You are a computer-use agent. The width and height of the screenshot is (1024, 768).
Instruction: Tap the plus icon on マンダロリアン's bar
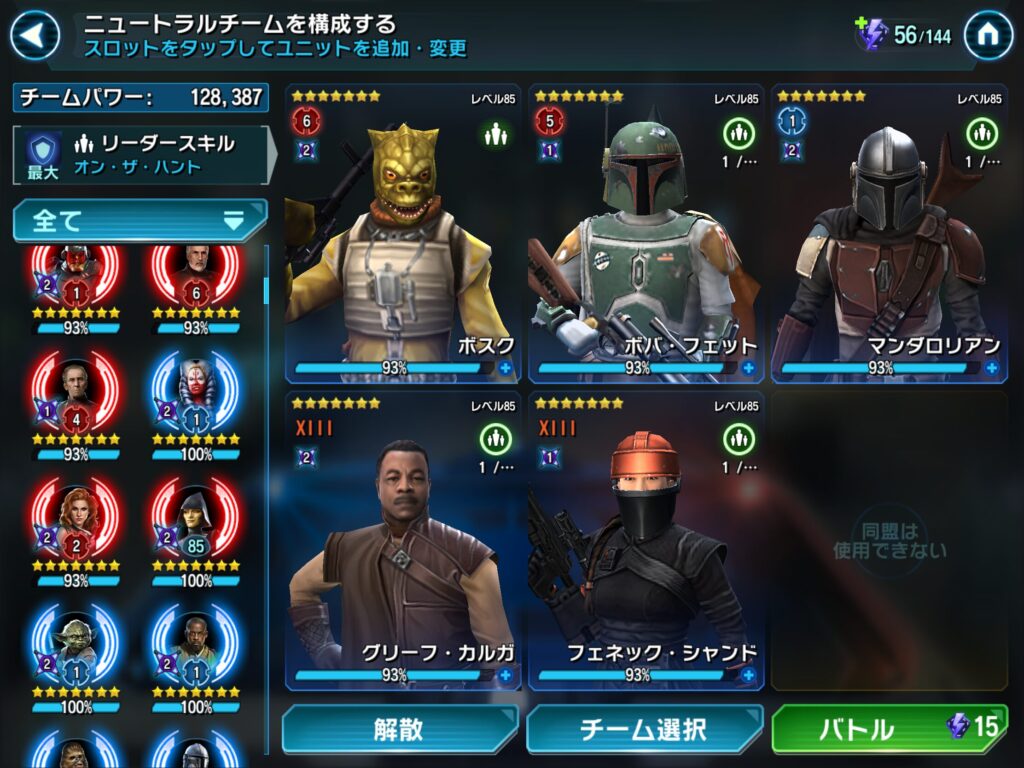tap(991, 368)
